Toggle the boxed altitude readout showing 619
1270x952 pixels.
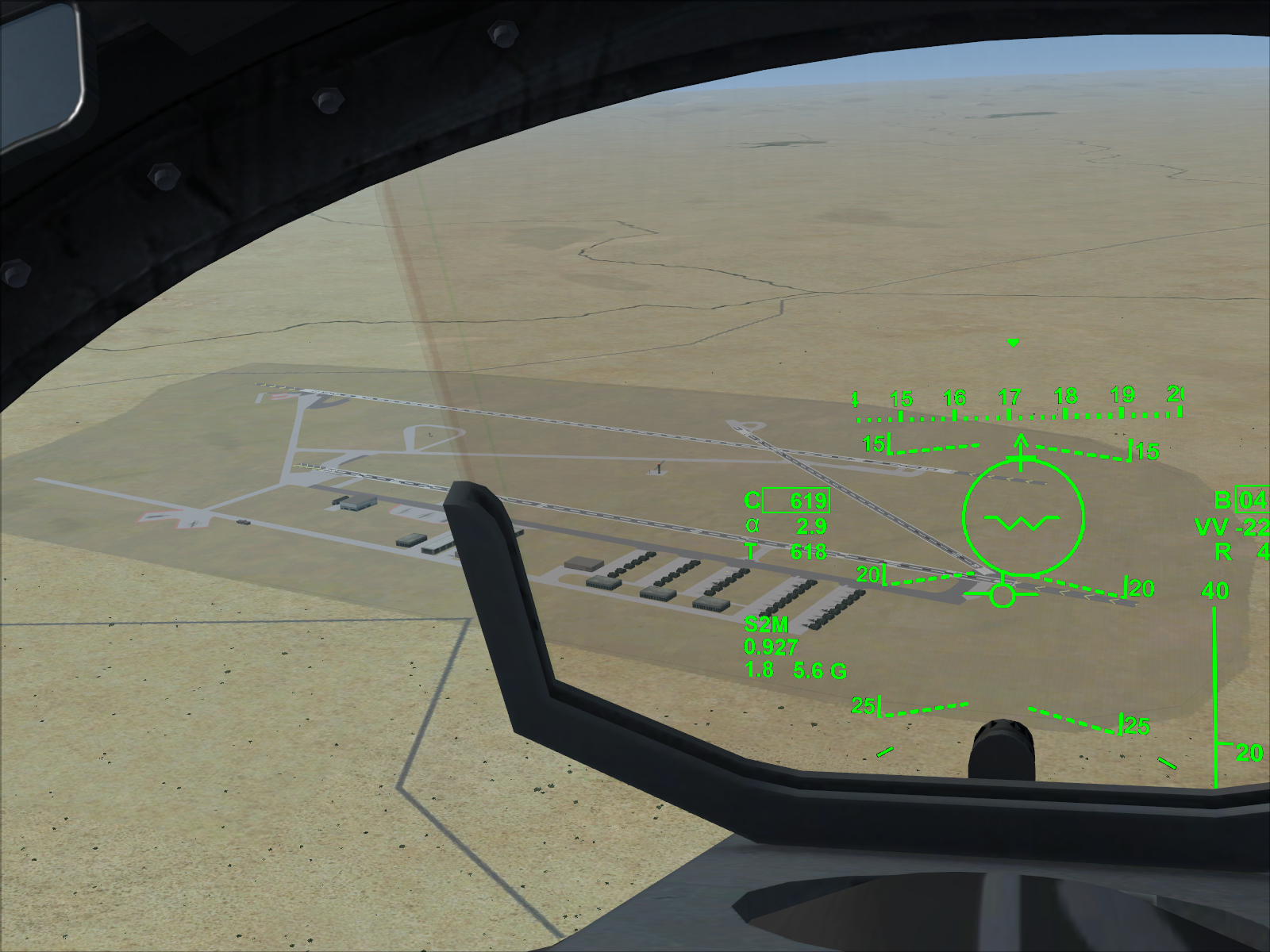click(x=795, y=500)
